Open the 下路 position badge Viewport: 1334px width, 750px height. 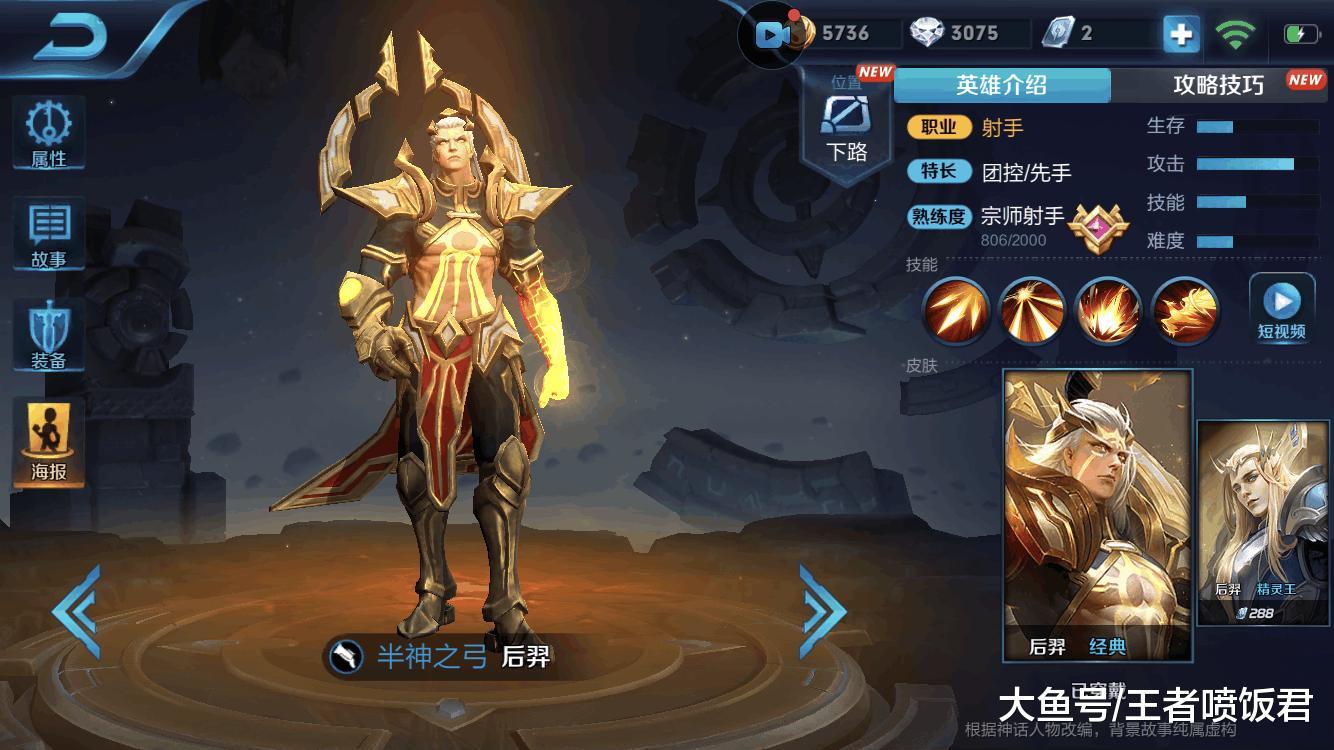846,127
